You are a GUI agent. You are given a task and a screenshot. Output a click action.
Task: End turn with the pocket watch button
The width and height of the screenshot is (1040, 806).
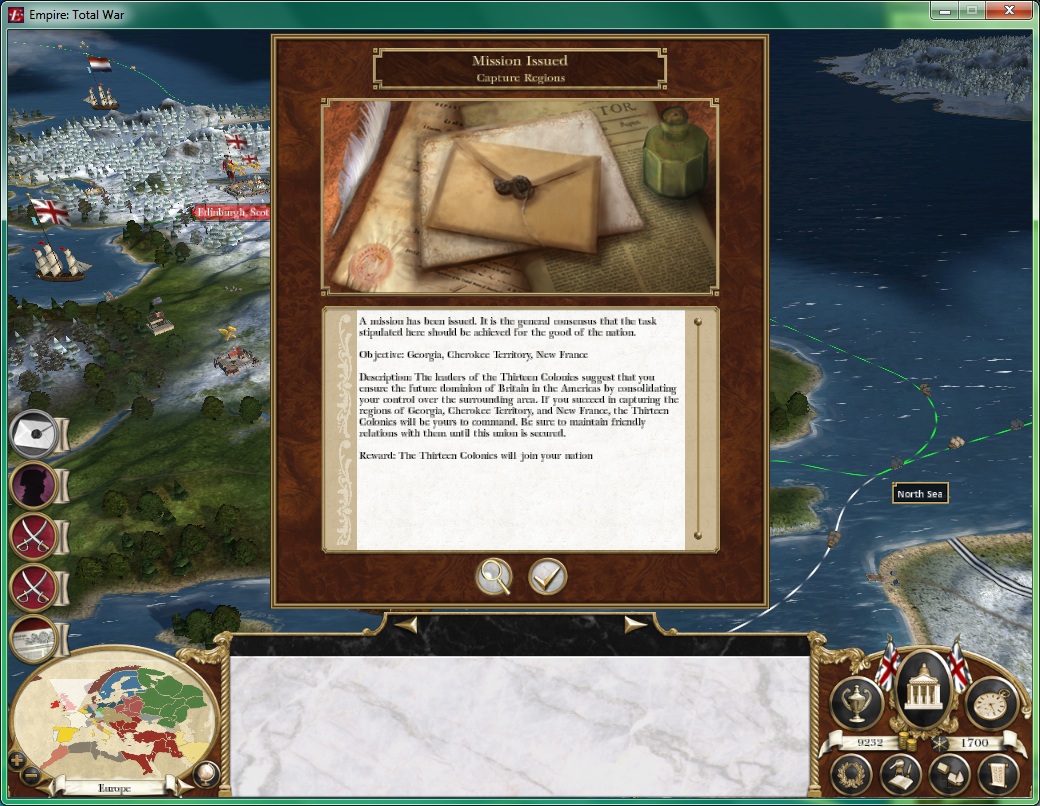coord(992,703)
